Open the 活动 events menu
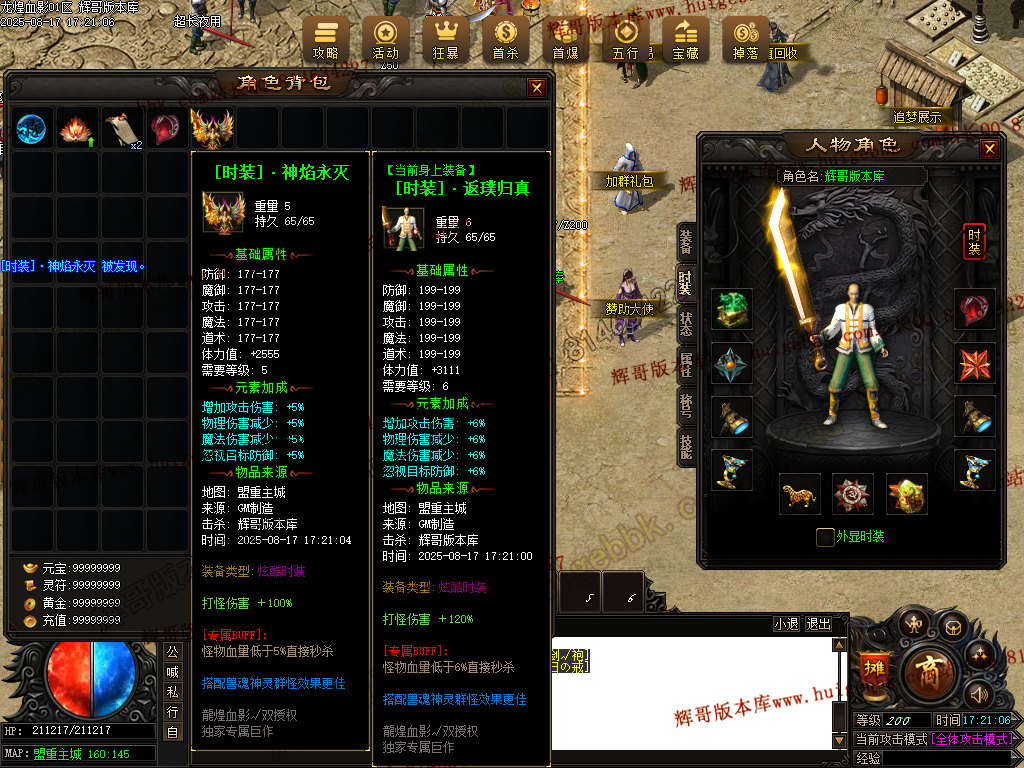1024x768 pixels. tap(385, 37)
